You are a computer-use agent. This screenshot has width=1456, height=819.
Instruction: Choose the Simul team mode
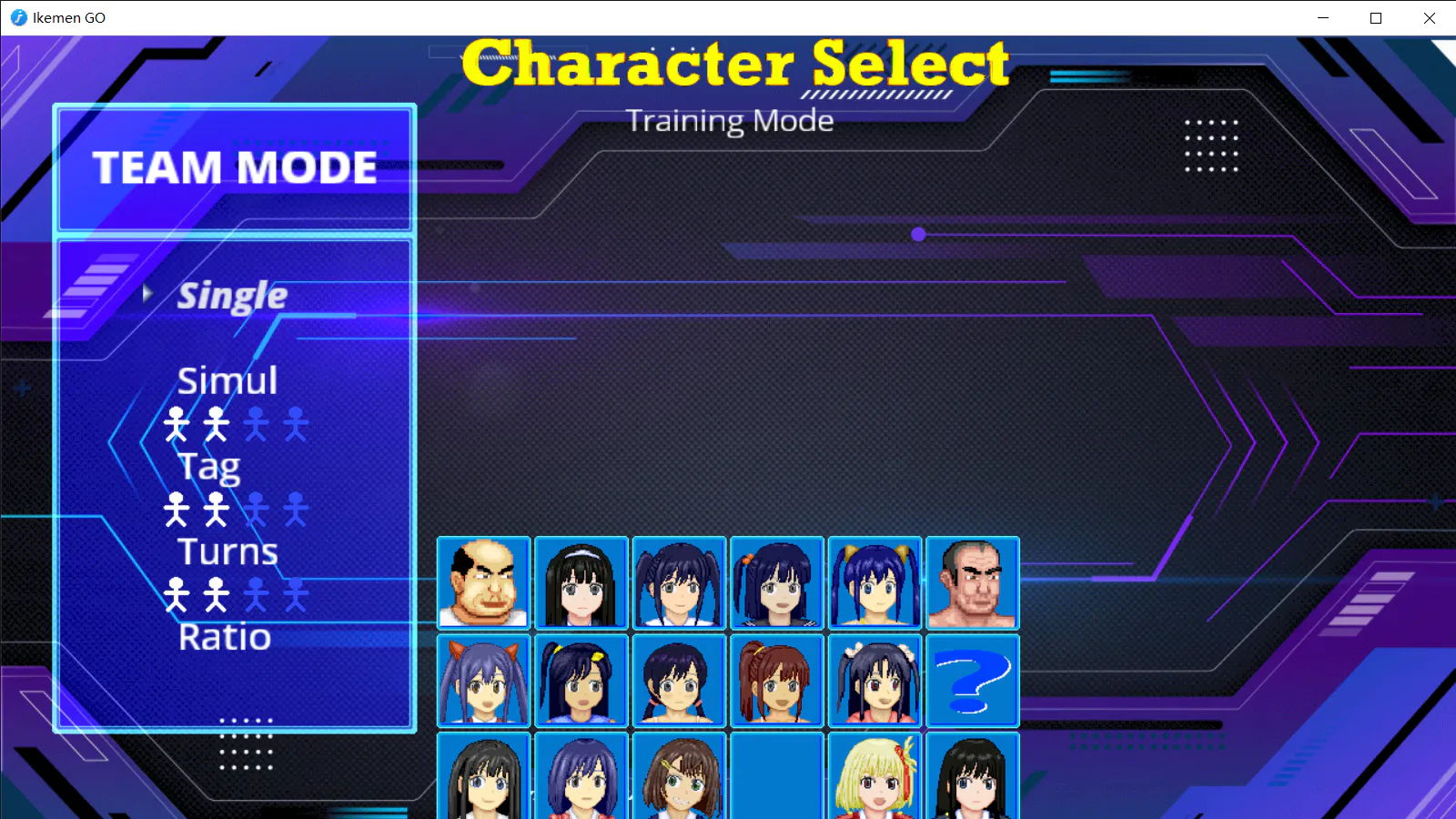point(227,380)
